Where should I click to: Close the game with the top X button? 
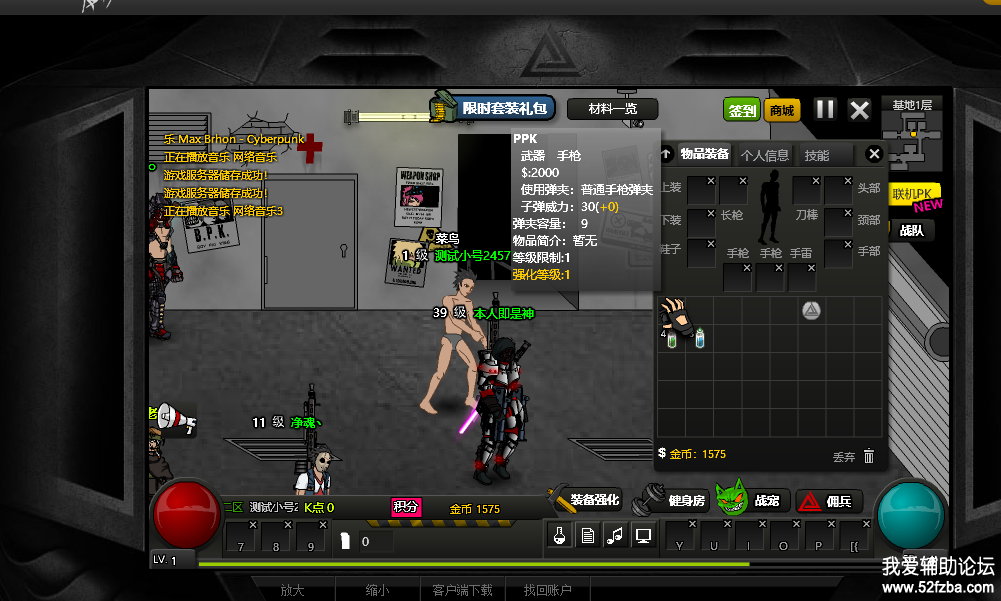[859, 109]
